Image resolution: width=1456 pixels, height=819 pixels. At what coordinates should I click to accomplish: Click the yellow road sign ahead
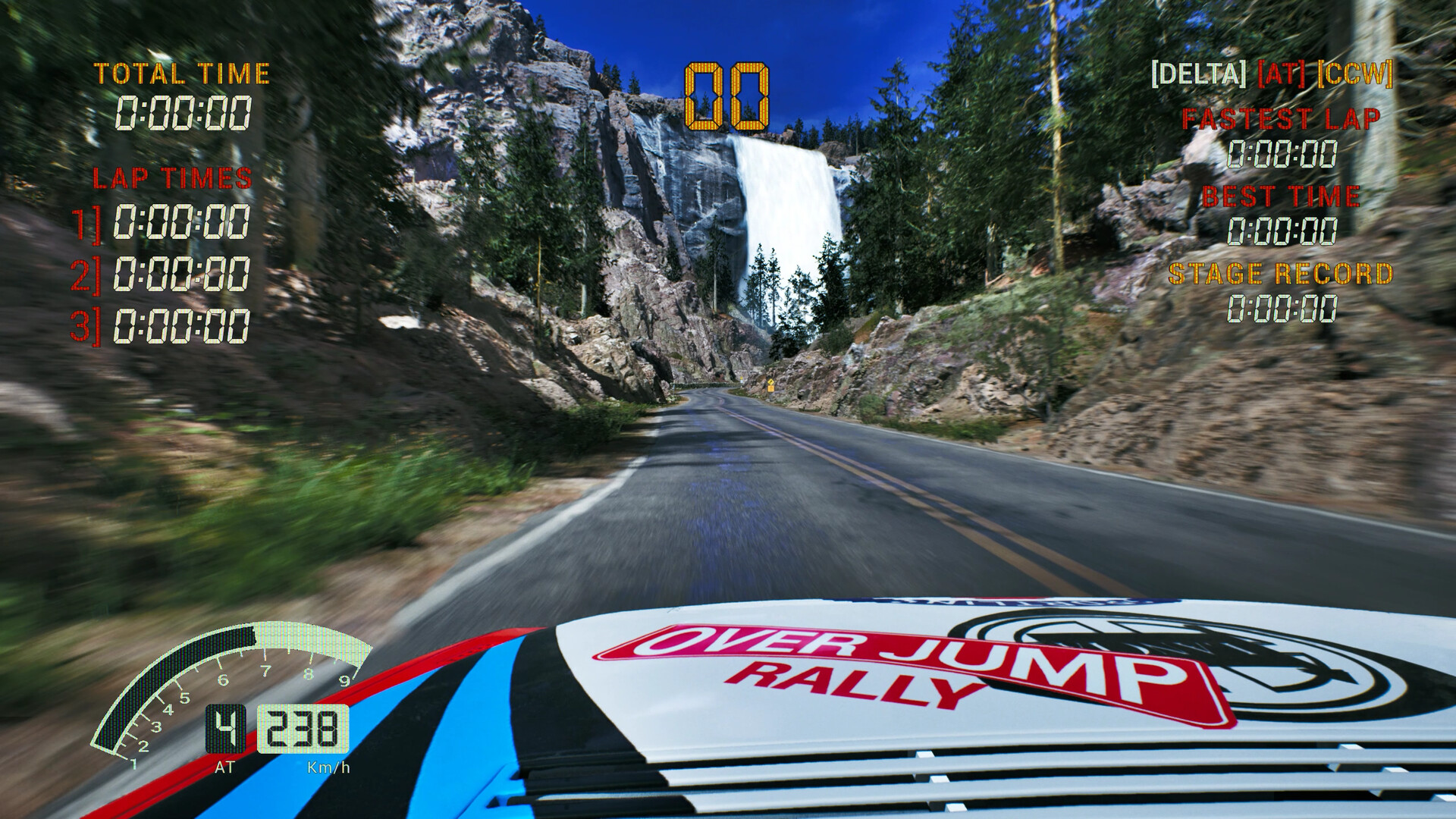click(x=771, y=382)
